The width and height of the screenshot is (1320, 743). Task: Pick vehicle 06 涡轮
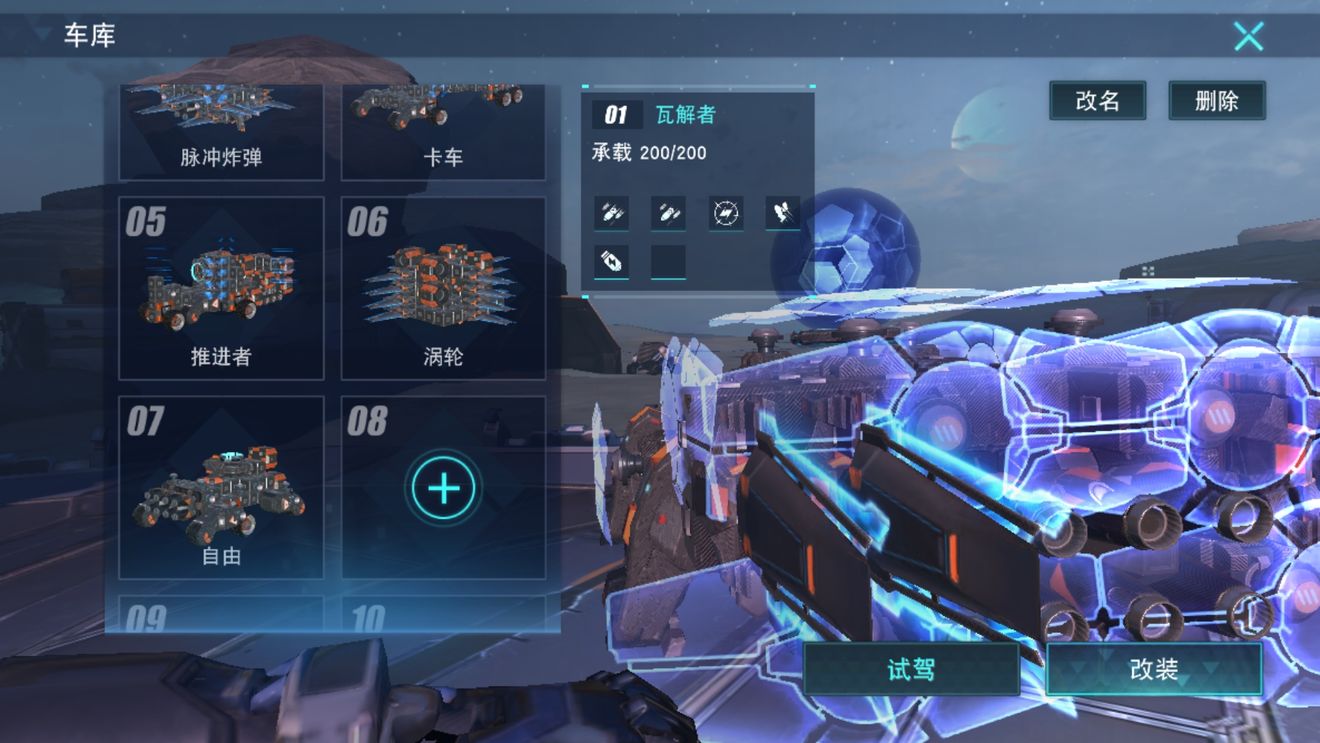(443, 288)
